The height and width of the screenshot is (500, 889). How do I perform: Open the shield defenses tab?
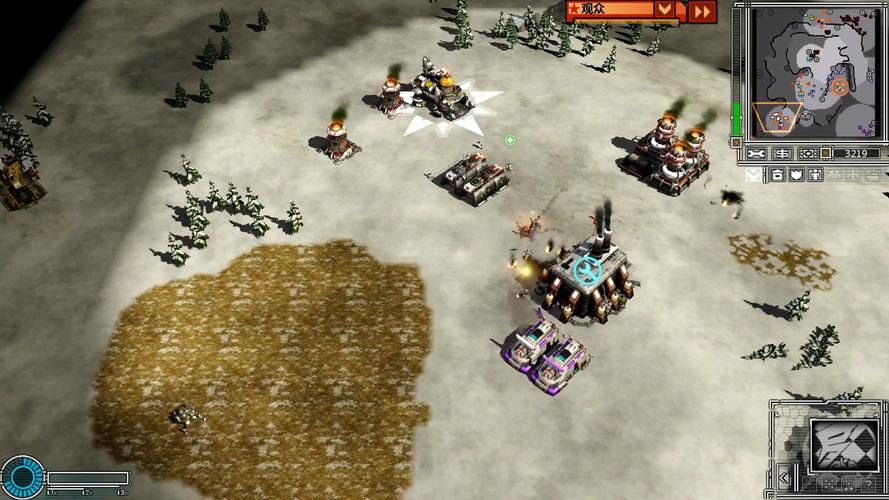point(796,175)
